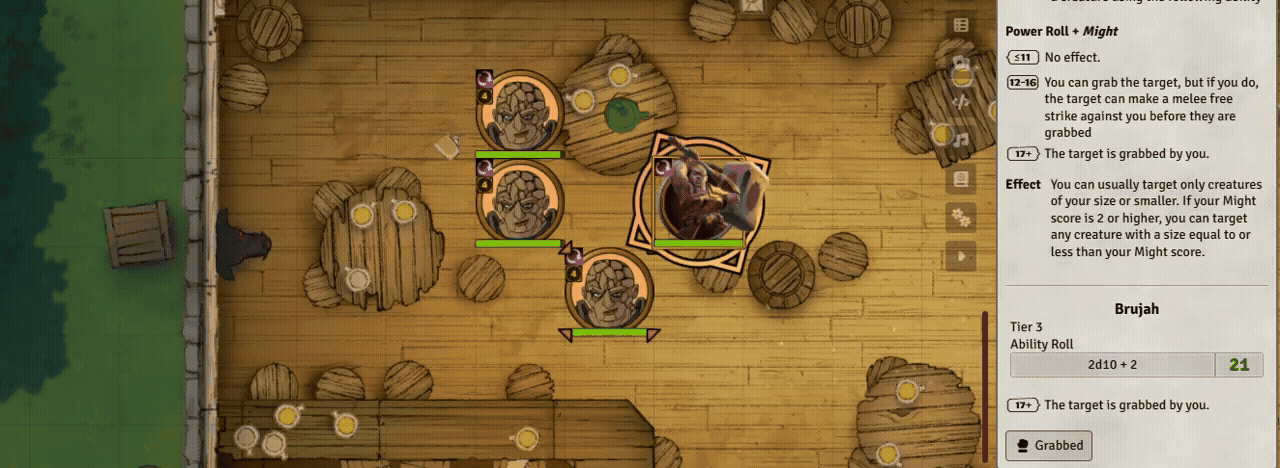Image resolution: width=1280 pixels, height=468 pixels.
Task: Select the stone-faced token marked with target arrows
Action: pos(609,290)
